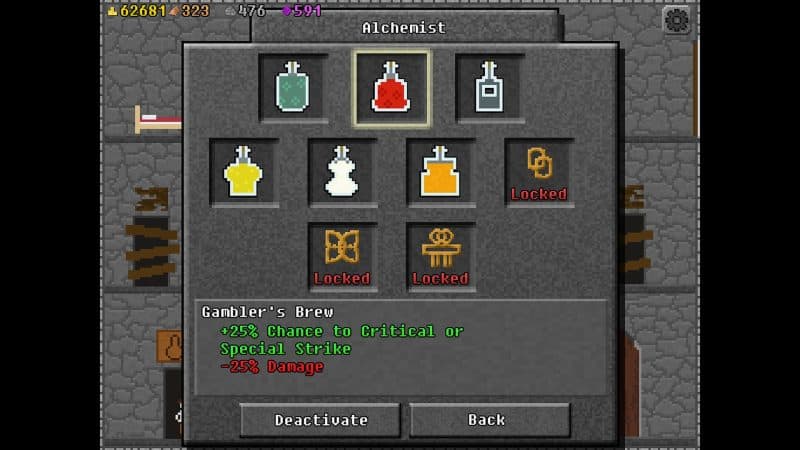
Task: Click the locked chain-link rune slot
Action: (x=539, y=172)
